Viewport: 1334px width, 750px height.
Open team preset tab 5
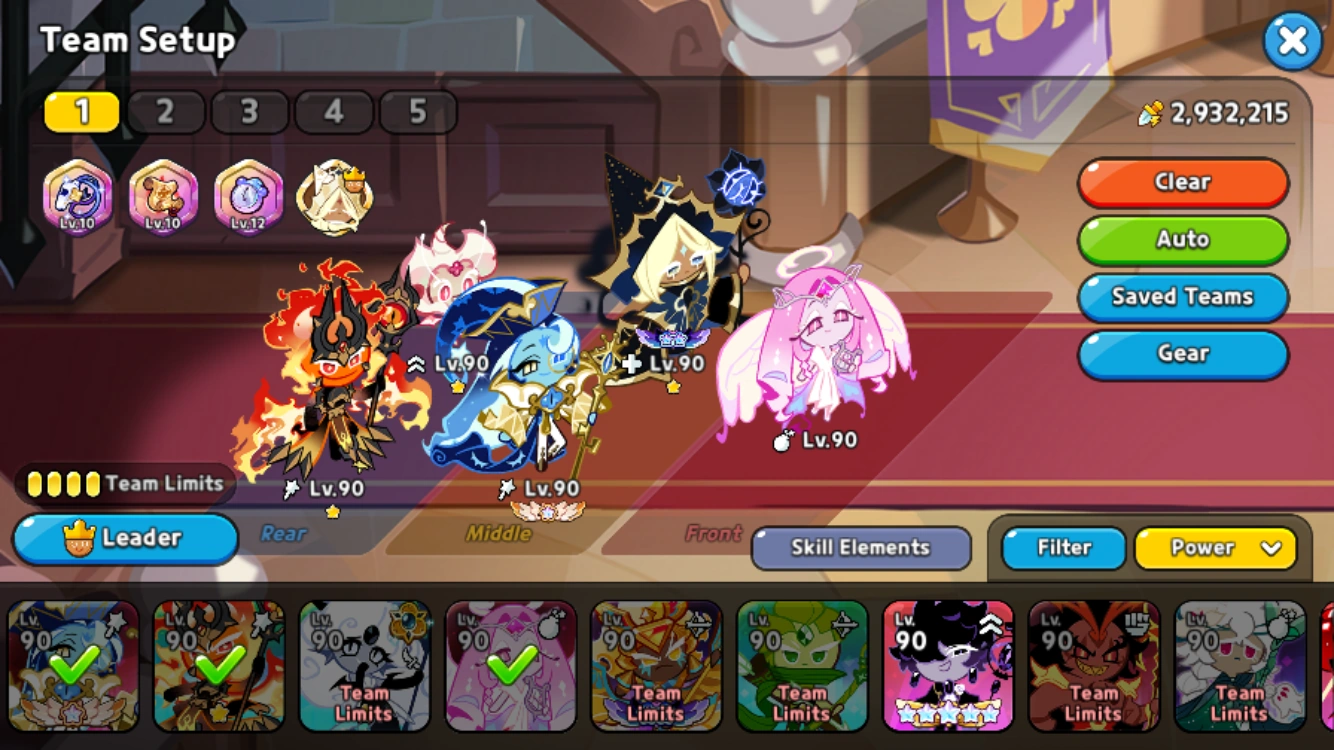418,110
